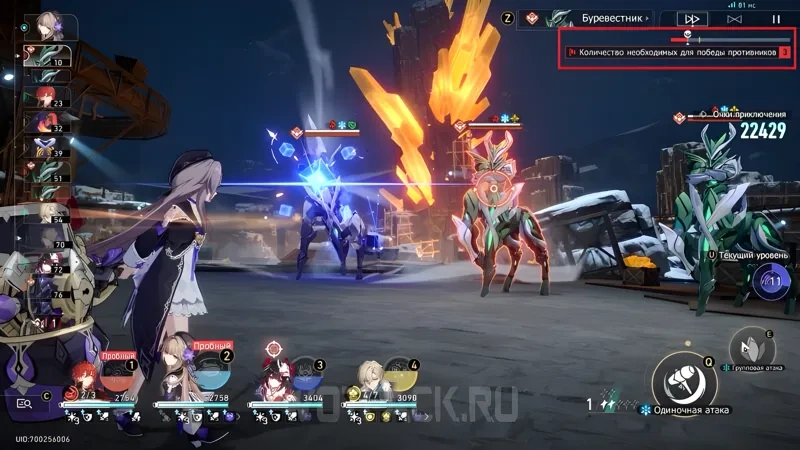Open the battle details magnifier button

pyautogui.click(x=22, y=403)
